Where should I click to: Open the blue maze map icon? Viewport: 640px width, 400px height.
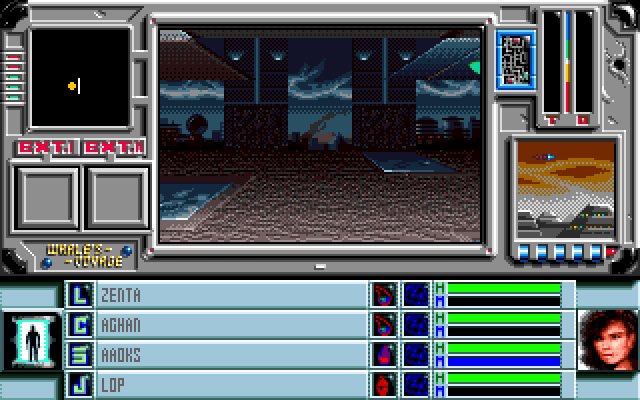click(515, 59)
